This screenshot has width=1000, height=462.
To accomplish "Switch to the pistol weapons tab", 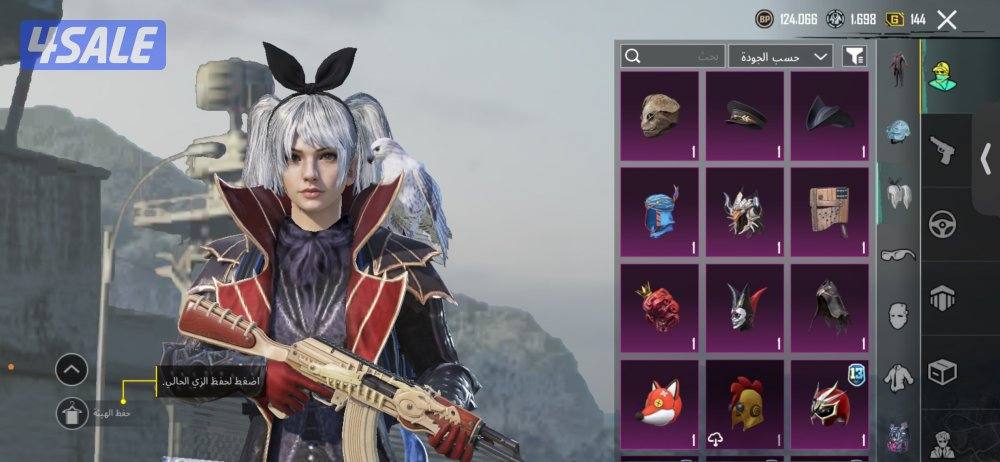I will [x=941, y=150].
